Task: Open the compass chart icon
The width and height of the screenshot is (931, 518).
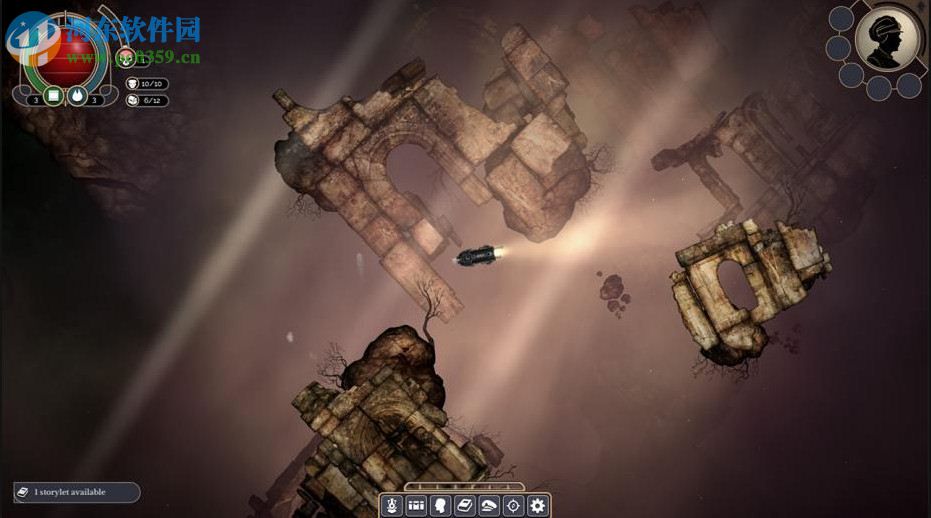Action: point(513,505)
